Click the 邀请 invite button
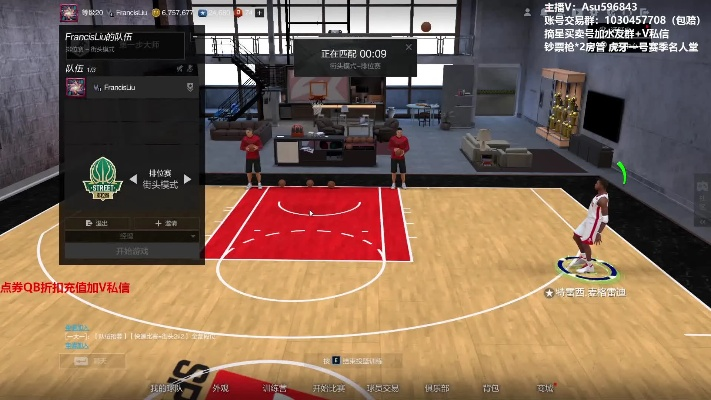This screenshot has width=711, height=400. [x=166, y=223]
